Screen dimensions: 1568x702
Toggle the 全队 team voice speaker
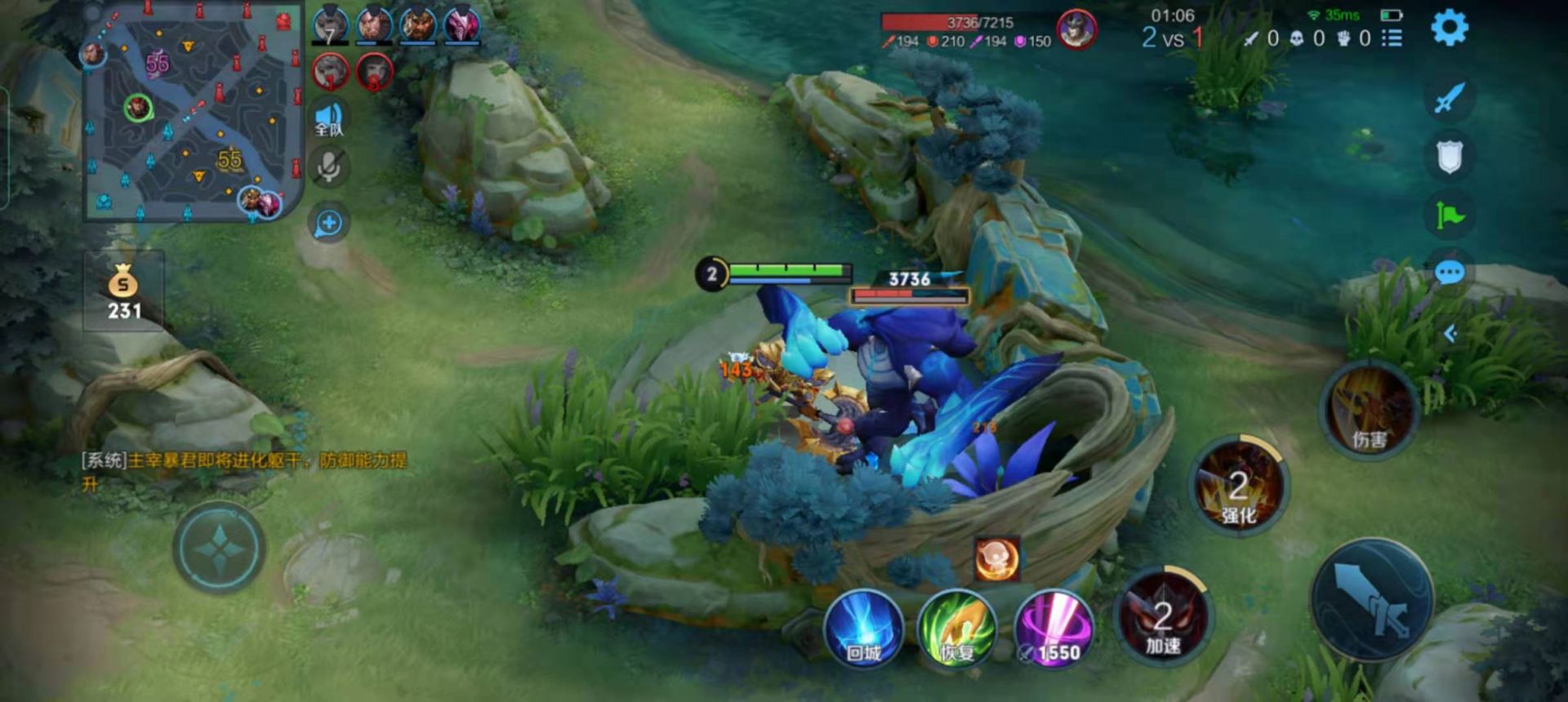point(329,119)
